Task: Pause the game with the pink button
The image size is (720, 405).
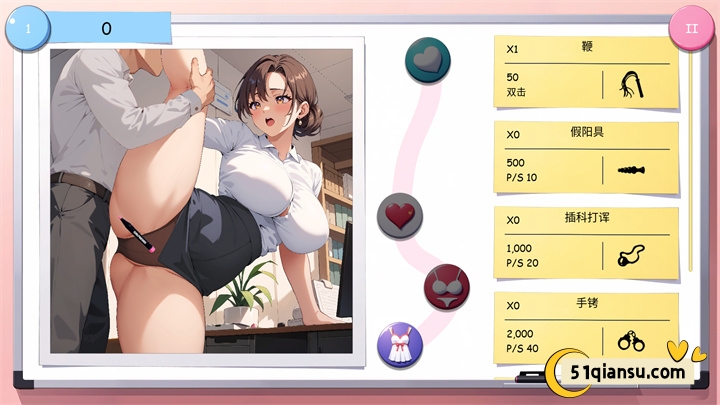Action: (691, 28)
